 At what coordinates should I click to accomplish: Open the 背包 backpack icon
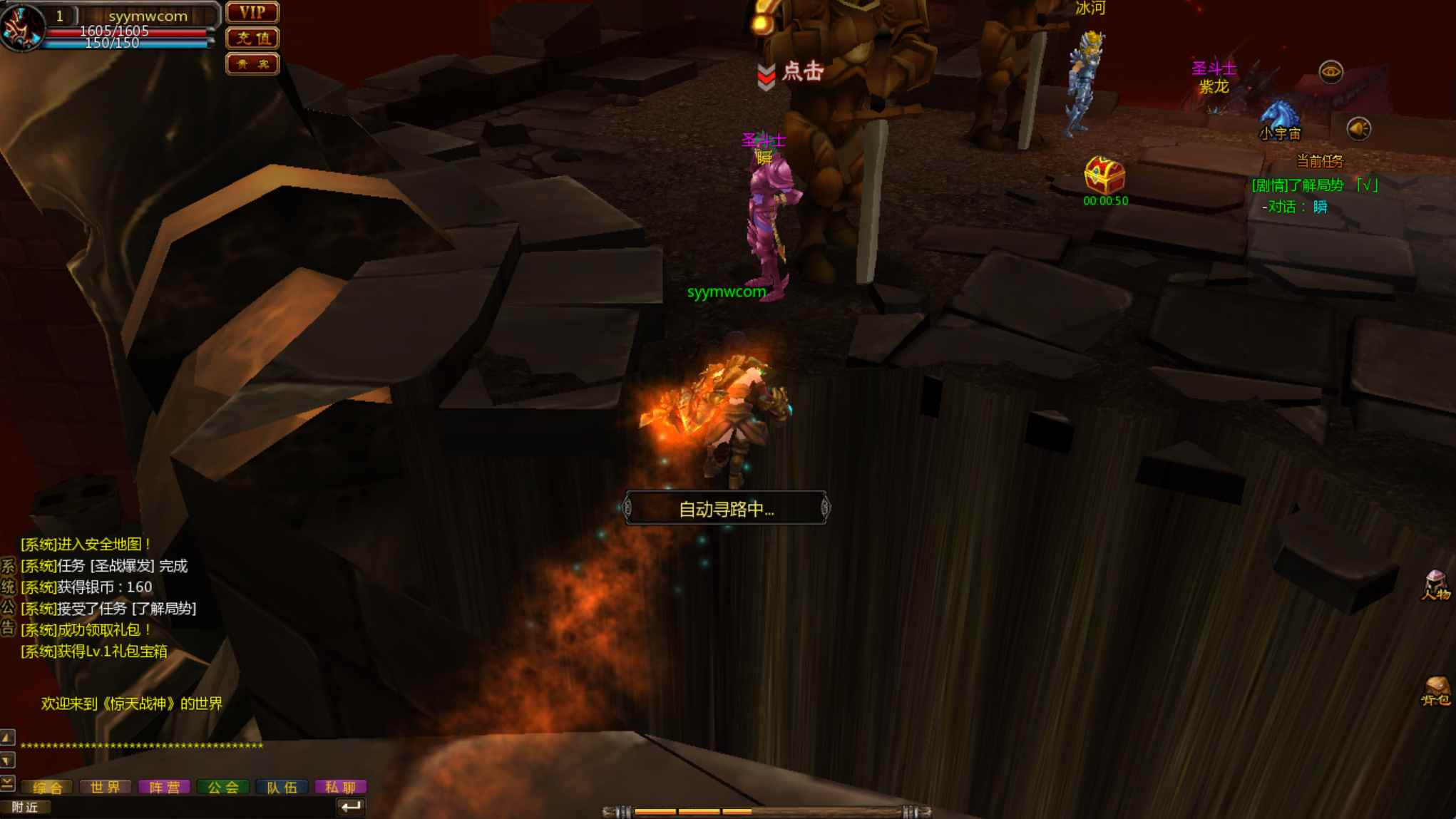(1435, 691)
